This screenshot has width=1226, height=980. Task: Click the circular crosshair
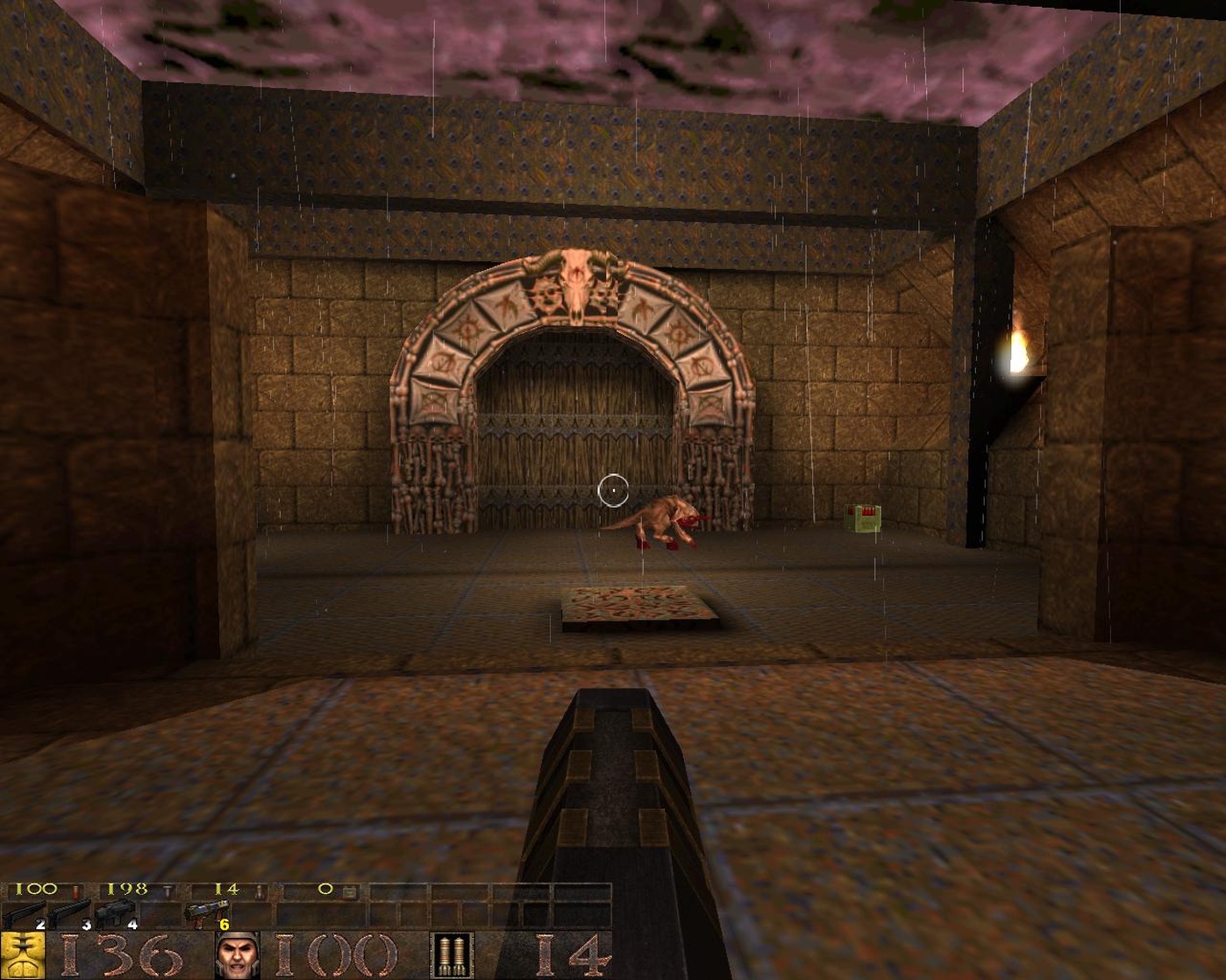pyautogui.click(x=615, y=489)
